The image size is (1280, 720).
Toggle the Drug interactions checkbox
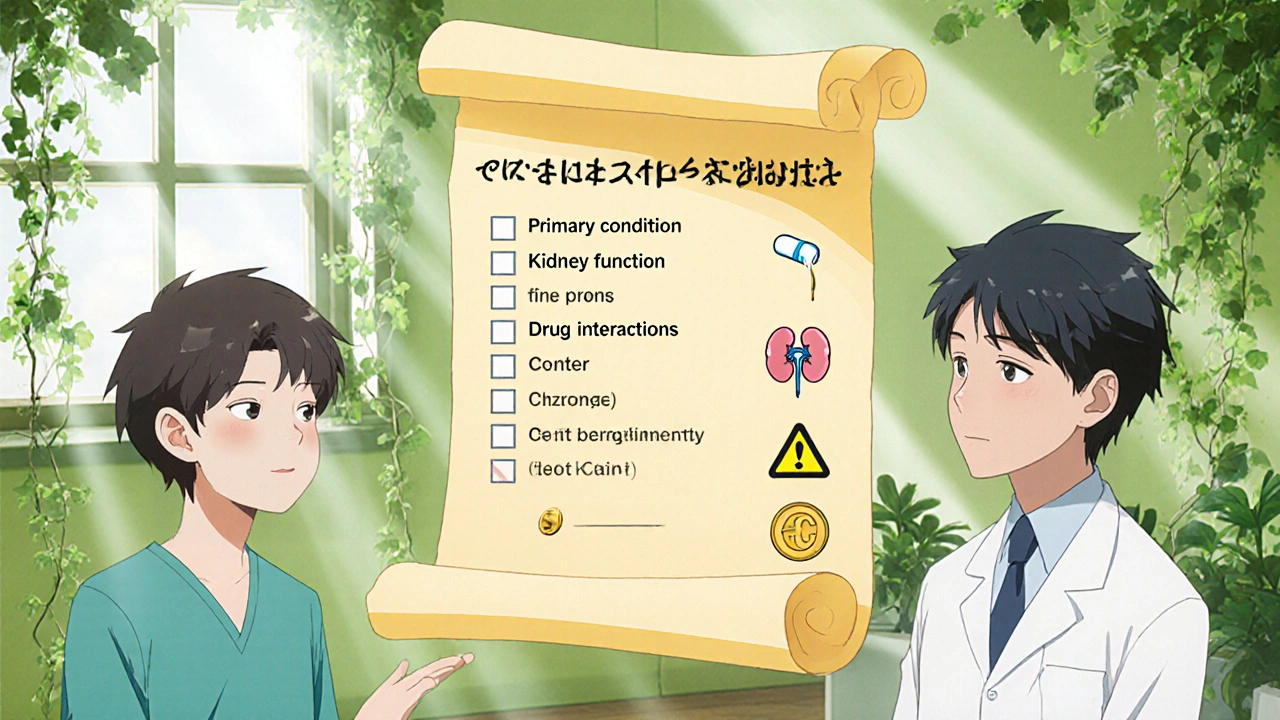[502, 330]
